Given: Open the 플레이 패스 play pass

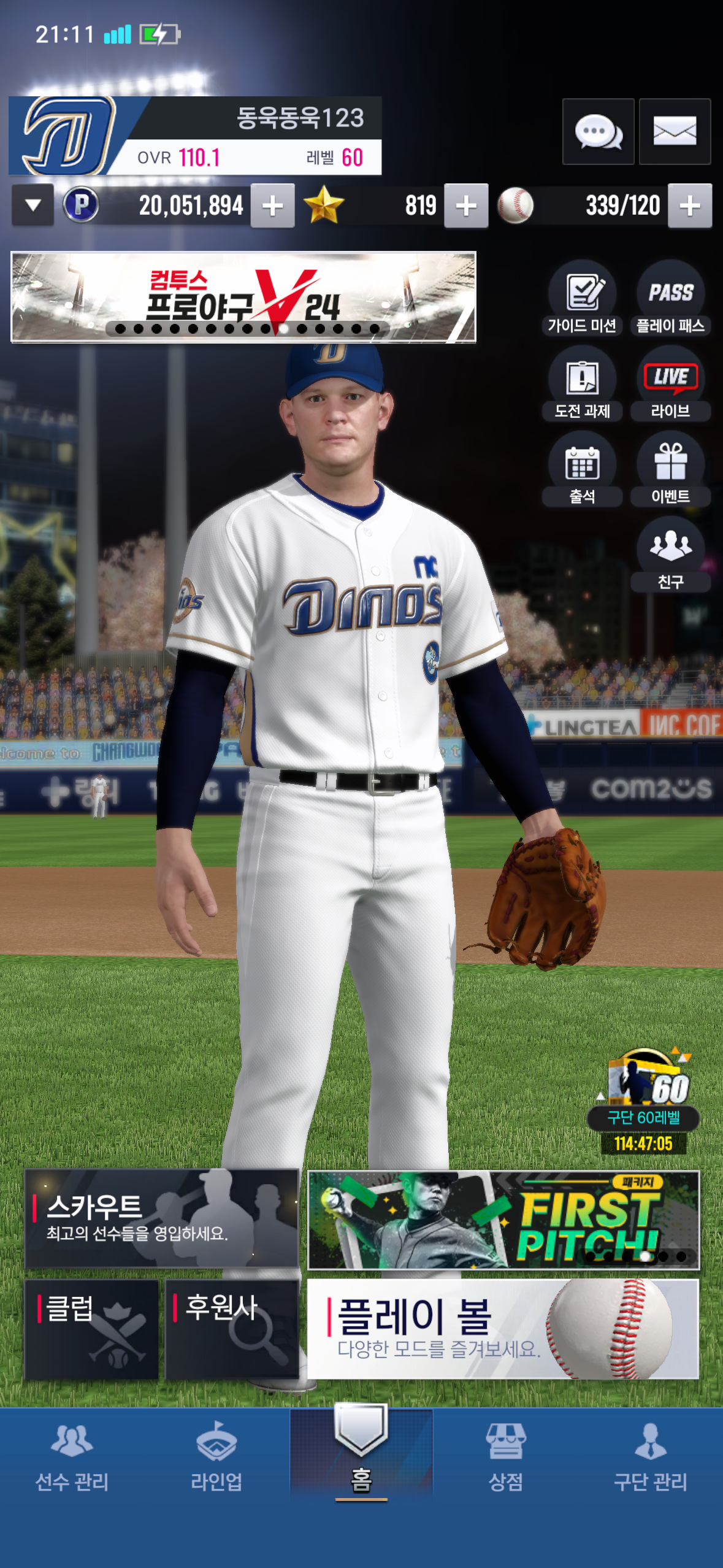Looking at the screenshot, I should 671,298.
